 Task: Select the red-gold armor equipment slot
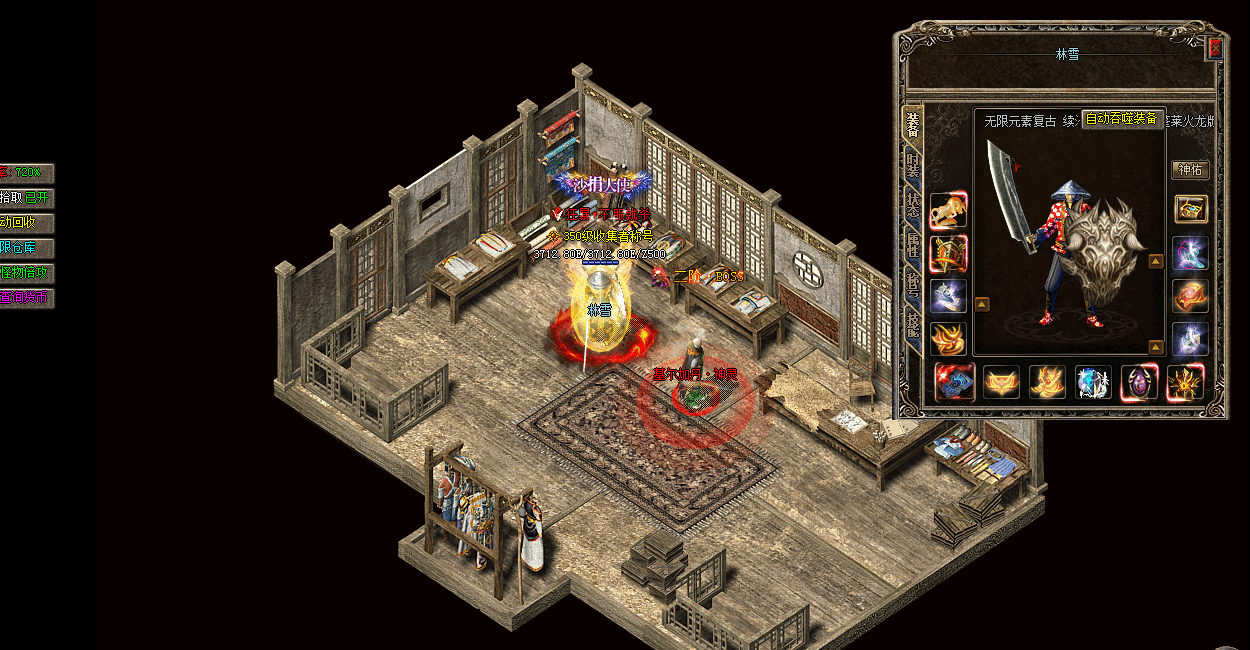pos(948,254)
